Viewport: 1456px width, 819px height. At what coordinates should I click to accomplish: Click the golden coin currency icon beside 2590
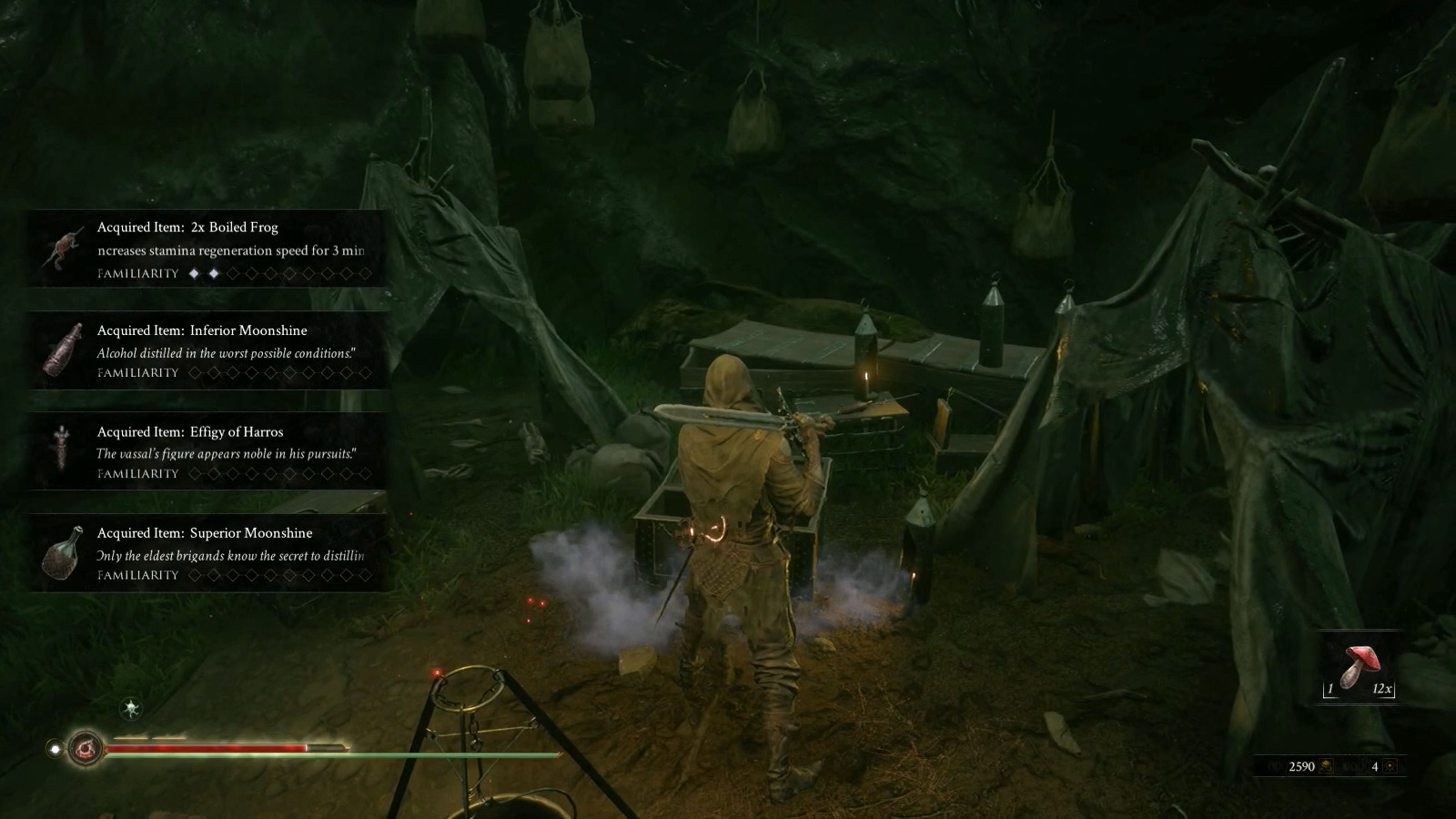point(1326,764)
